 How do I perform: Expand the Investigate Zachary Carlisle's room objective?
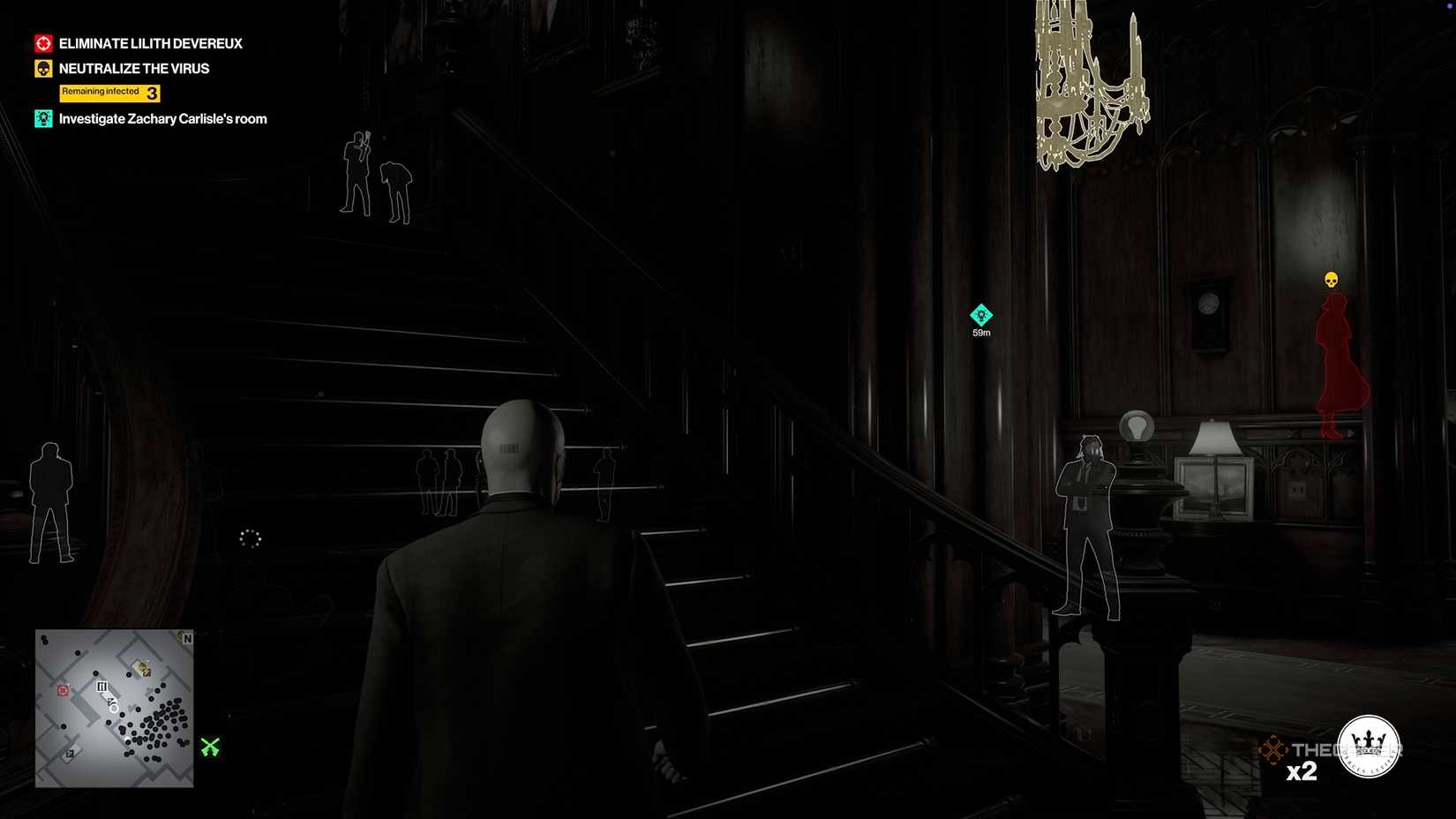(x=162, y=118)
